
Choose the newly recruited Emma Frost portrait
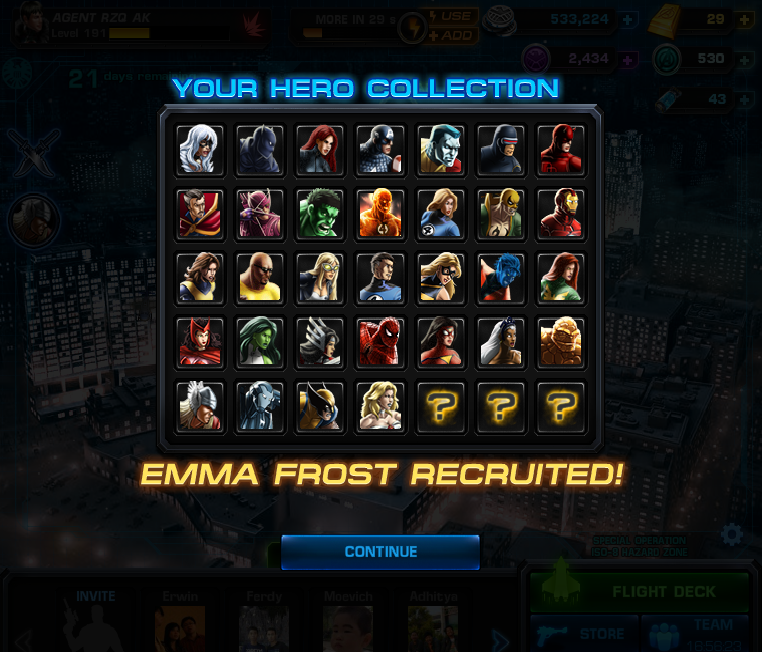(380, 407)
